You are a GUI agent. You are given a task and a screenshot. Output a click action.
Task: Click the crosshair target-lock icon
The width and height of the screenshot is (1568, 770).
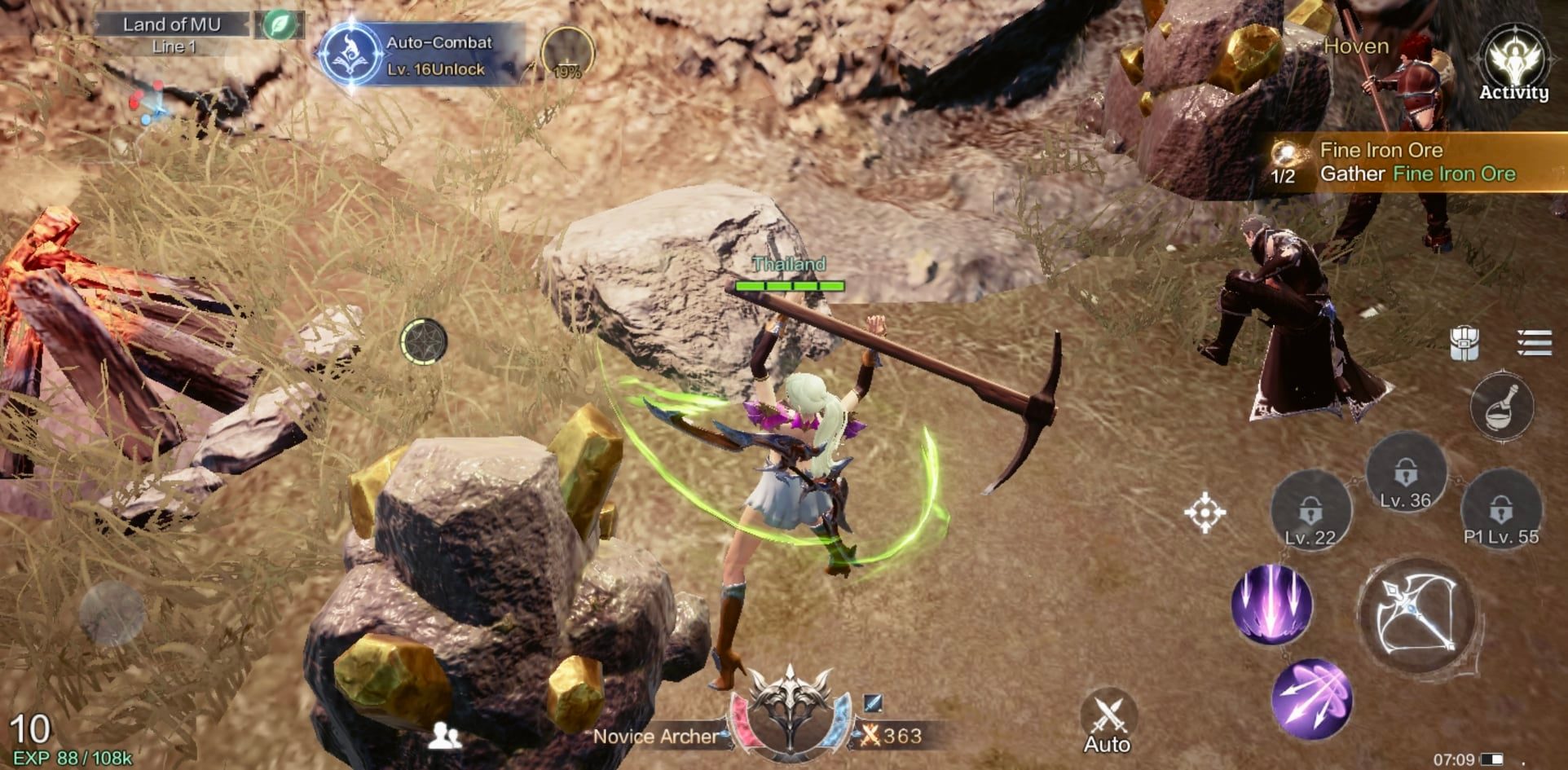point(1205,513)
